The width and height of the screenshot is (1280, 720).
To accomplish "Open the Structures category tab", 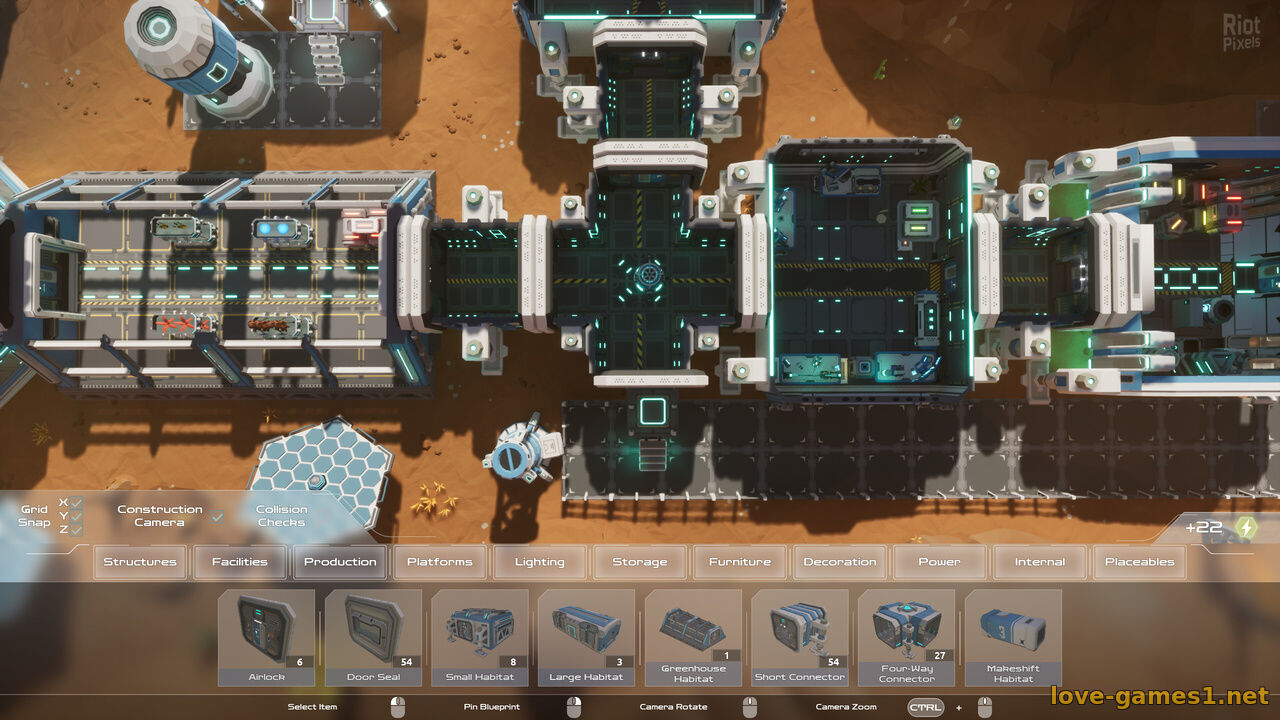I will click(x=140, y=562).
